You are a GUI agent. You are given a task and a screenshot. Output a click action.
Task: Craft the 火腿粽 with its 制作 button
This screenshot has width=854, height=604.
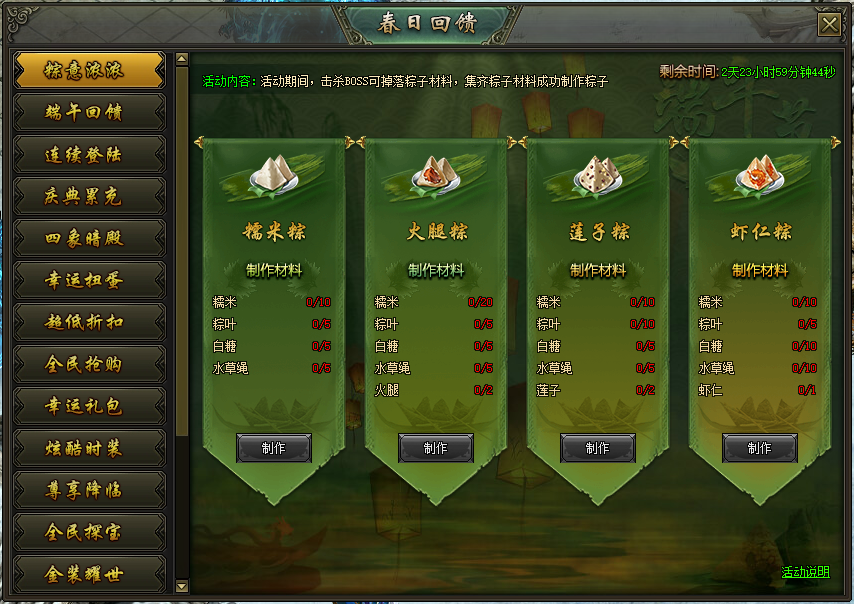click(x=436, y=448)
